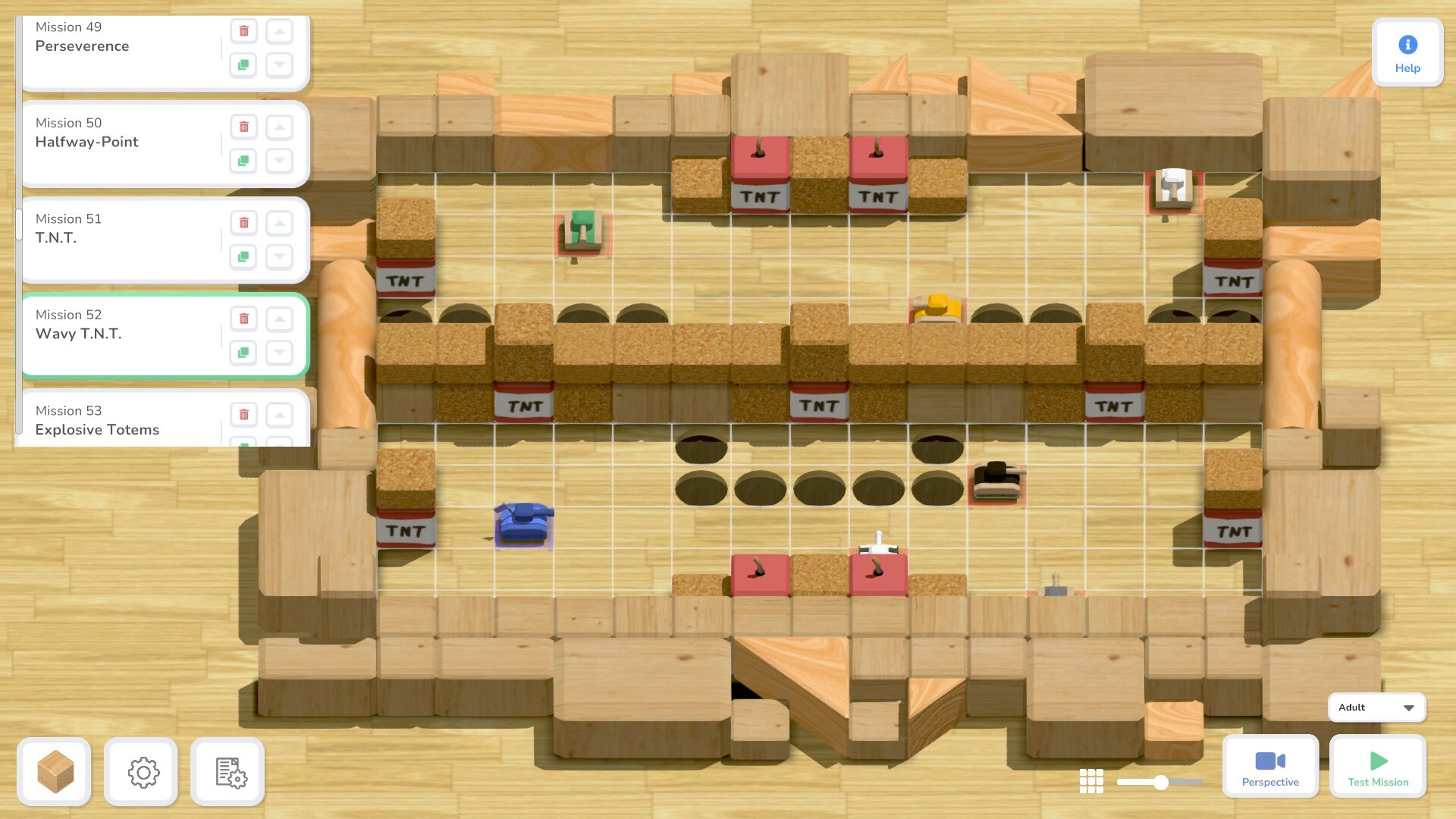Open the mission configuration document icon
The image size is (1456, 819).
pyautogui.click(x=227, y=771)
